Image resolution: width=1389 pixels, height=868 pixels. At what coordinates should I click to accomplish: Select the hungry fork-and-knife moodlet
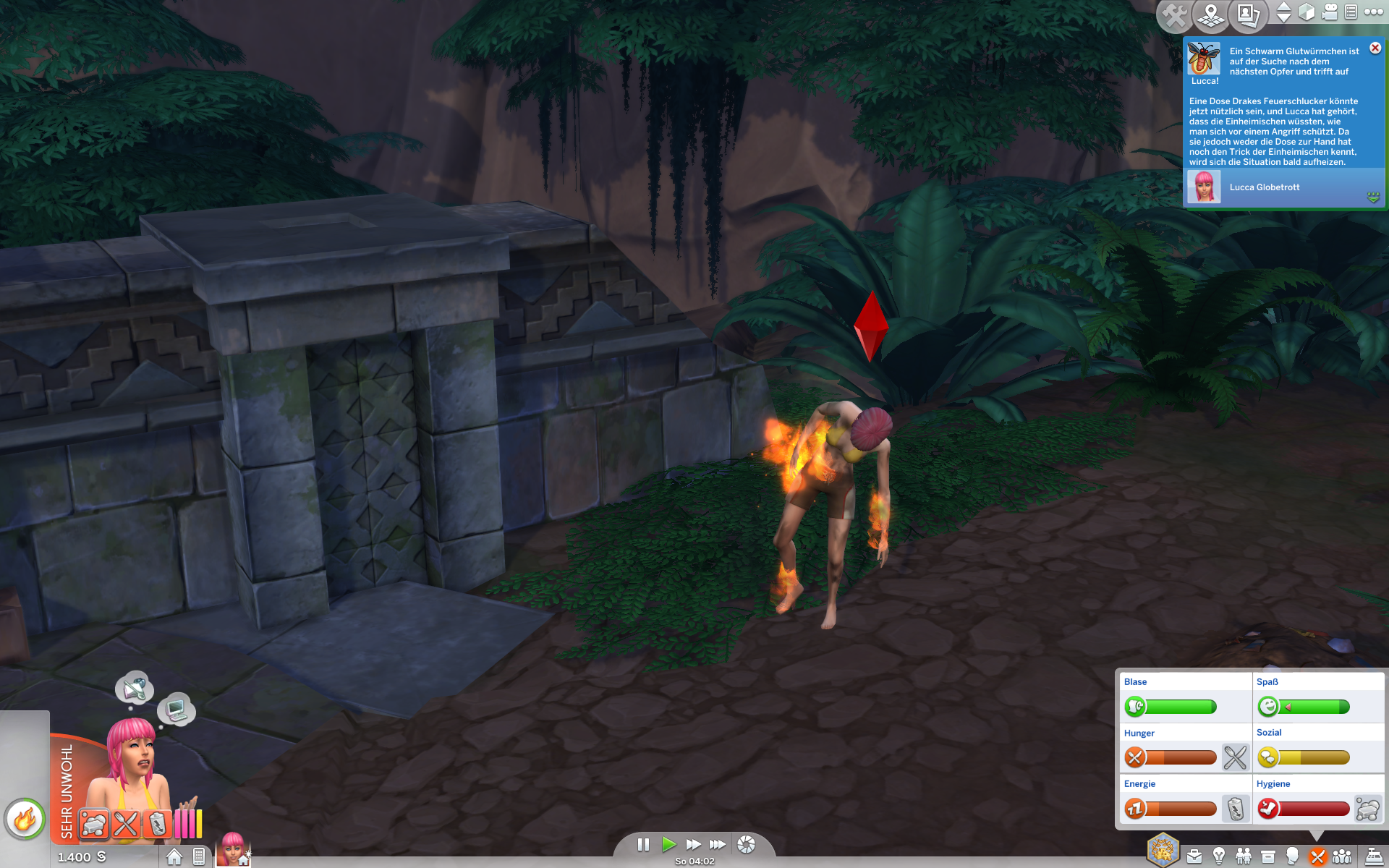[x=126, y=824]
